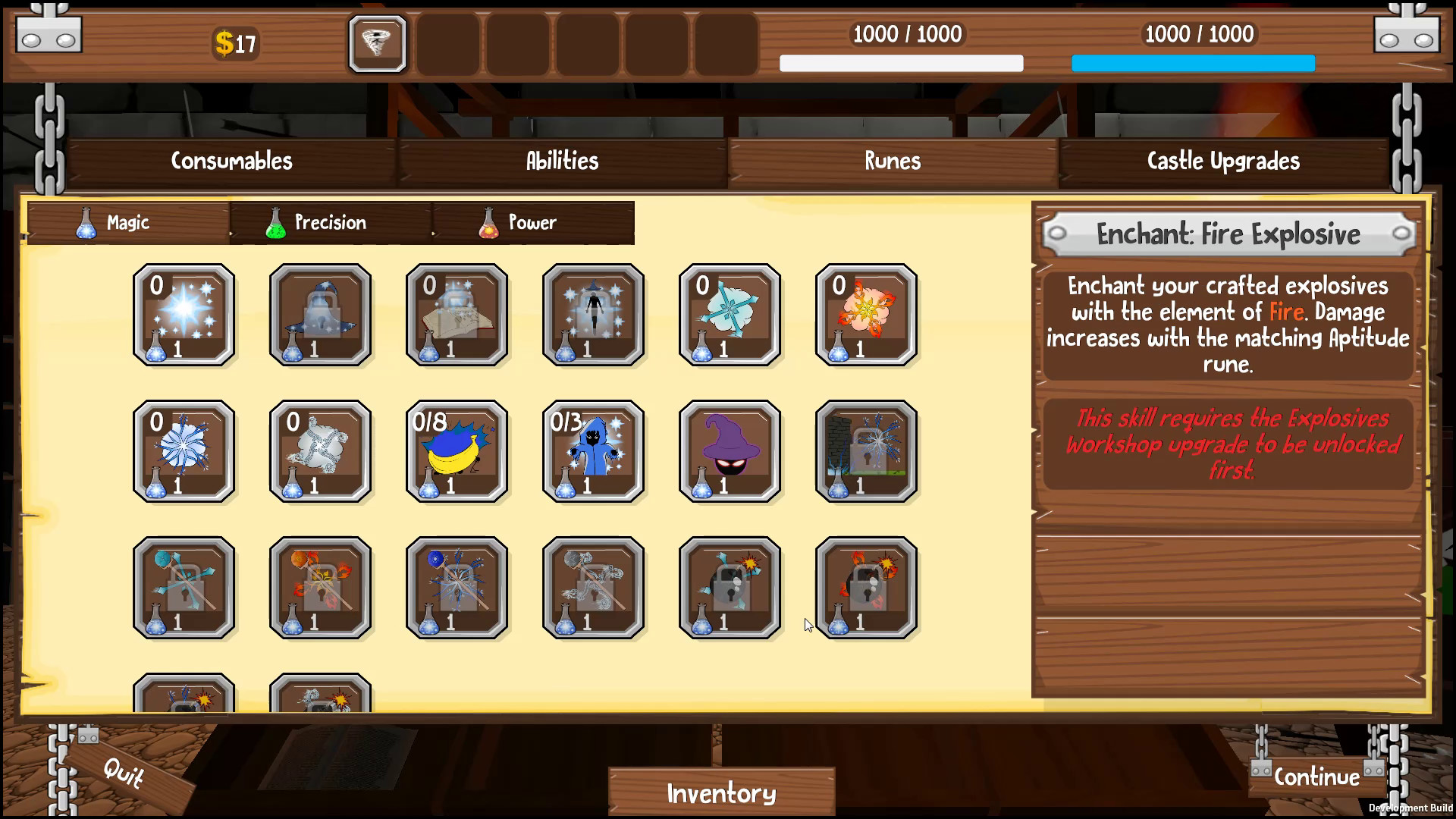Viewport: 1456px width, 819px height.
Task: Open the Inventory
Action: [x=720, y=792]
